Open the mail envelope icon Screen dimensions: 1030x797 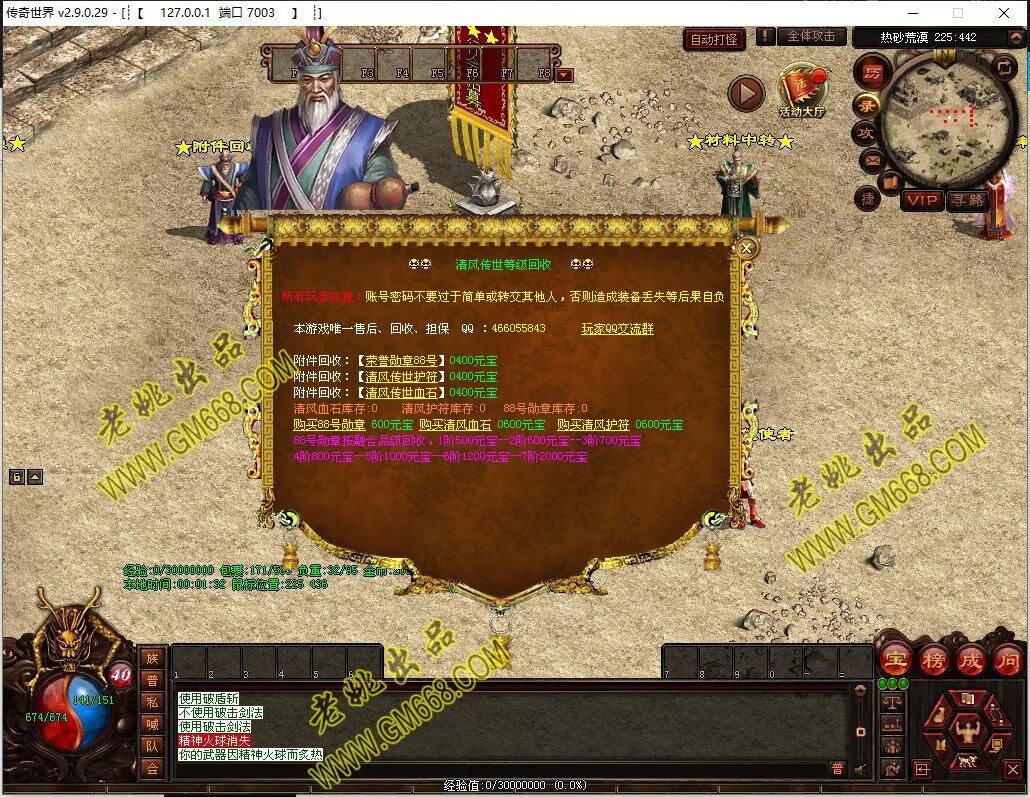tap(871, 159)
